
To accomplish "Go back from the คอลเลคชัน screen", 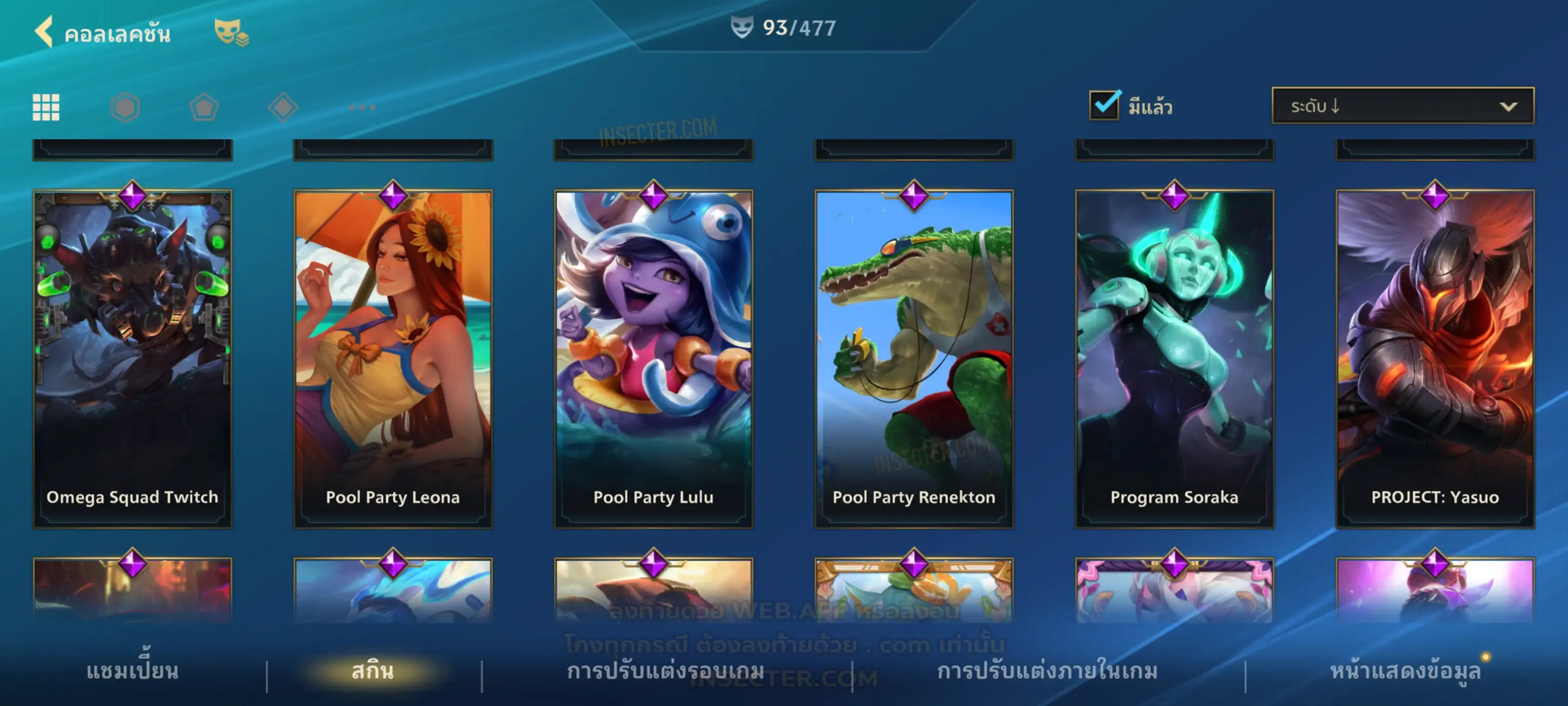I will (x=44, y=32).
